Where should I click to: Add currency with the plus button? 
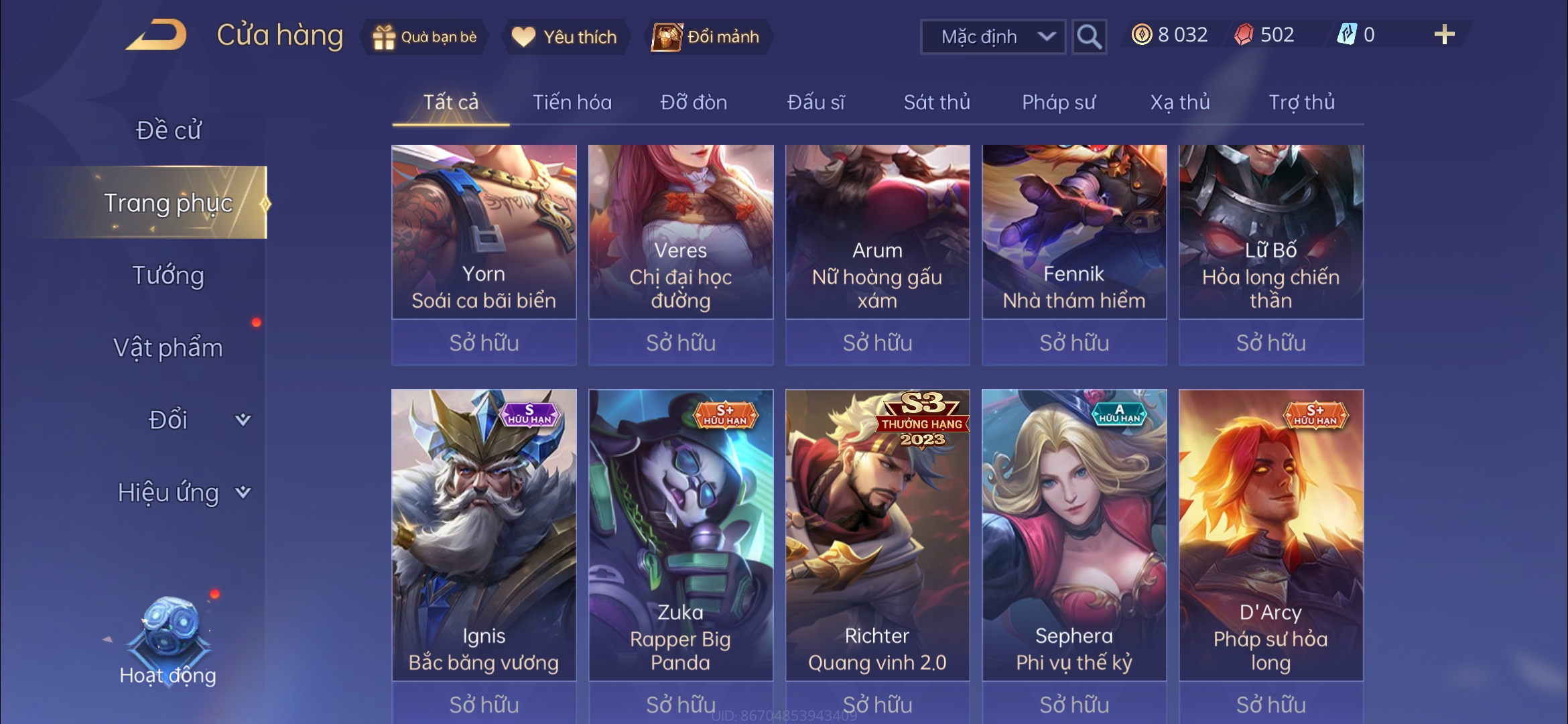pyautogui.click(x=1444, y=35)
